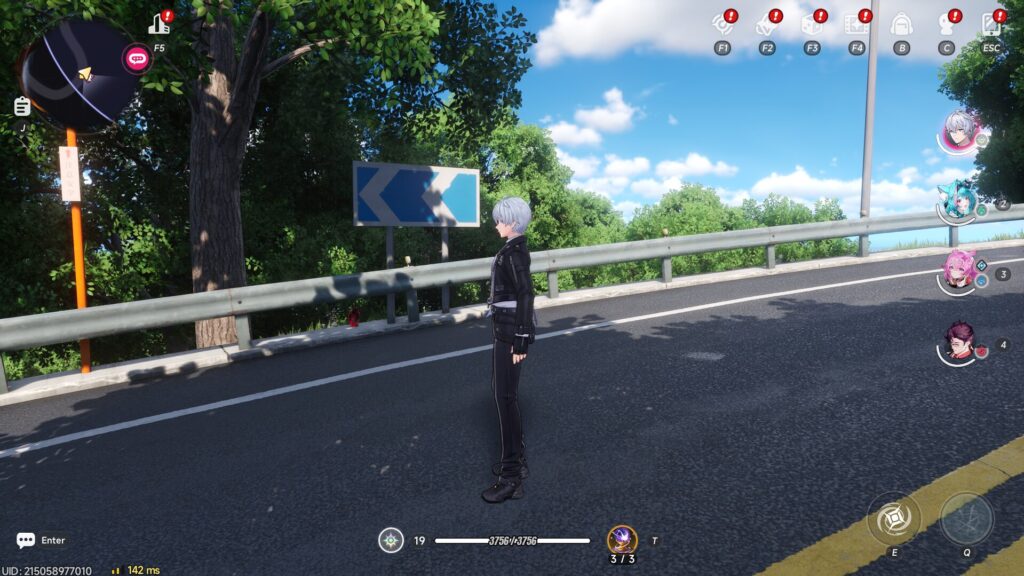Select the silver-haired character portrait
Viewport: 1024px width, 576px height.
960,131
